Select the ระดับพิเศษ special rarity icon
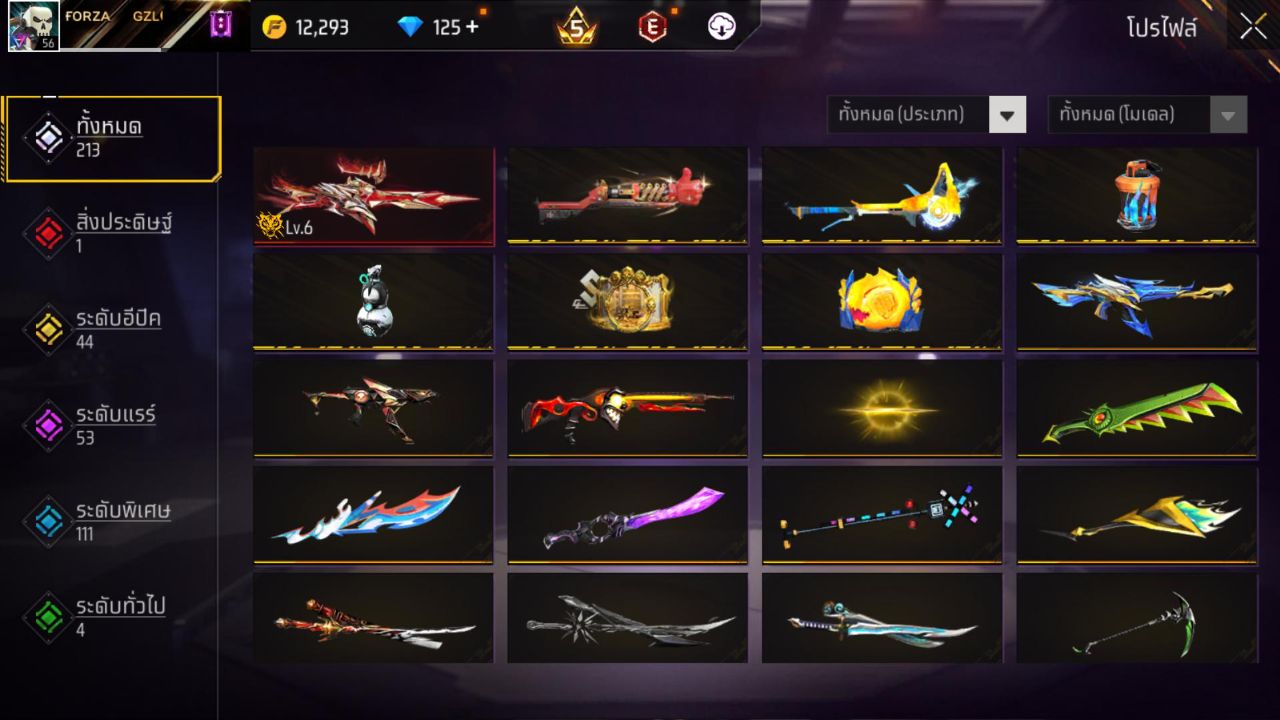The image size is (1280, 720). (47, 519)
